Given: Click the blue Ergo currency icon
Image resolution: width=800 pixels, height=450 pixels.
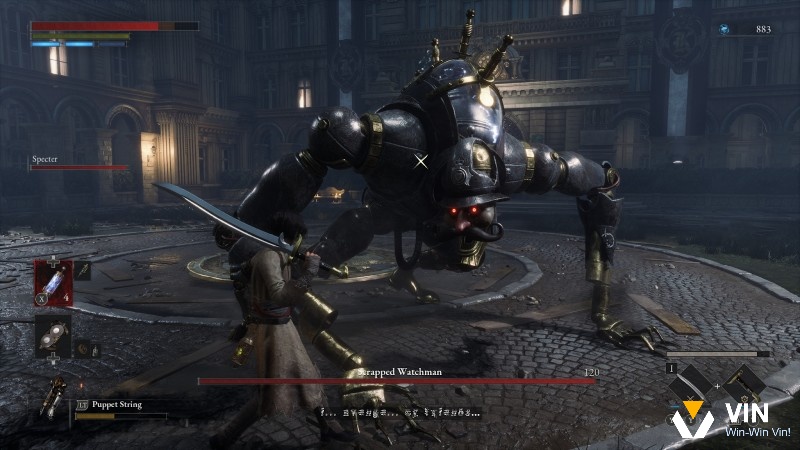Looking at the screenshot, I should (723, 30).
